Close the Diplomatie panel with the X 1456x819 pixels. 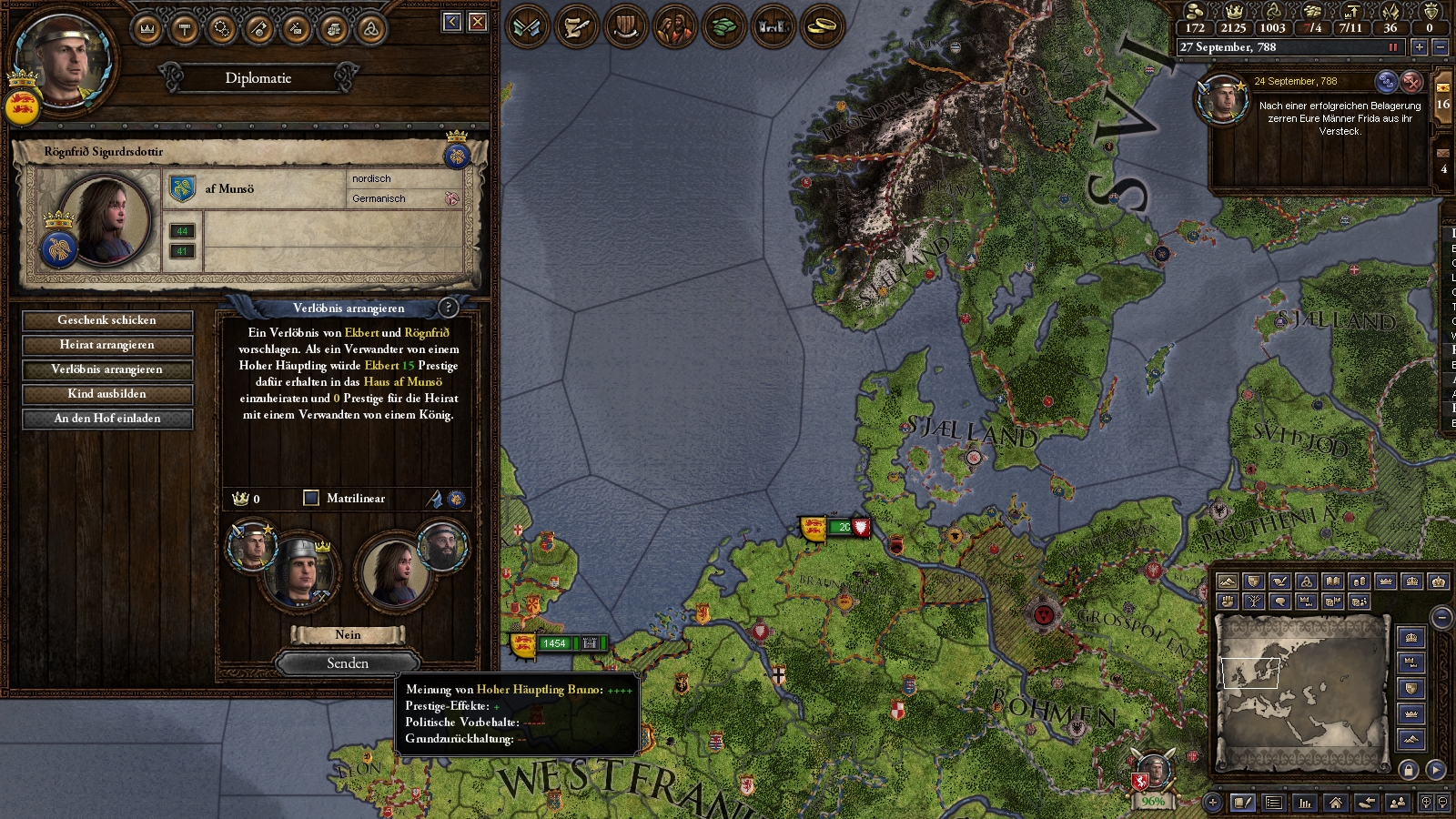click(478, 22)
